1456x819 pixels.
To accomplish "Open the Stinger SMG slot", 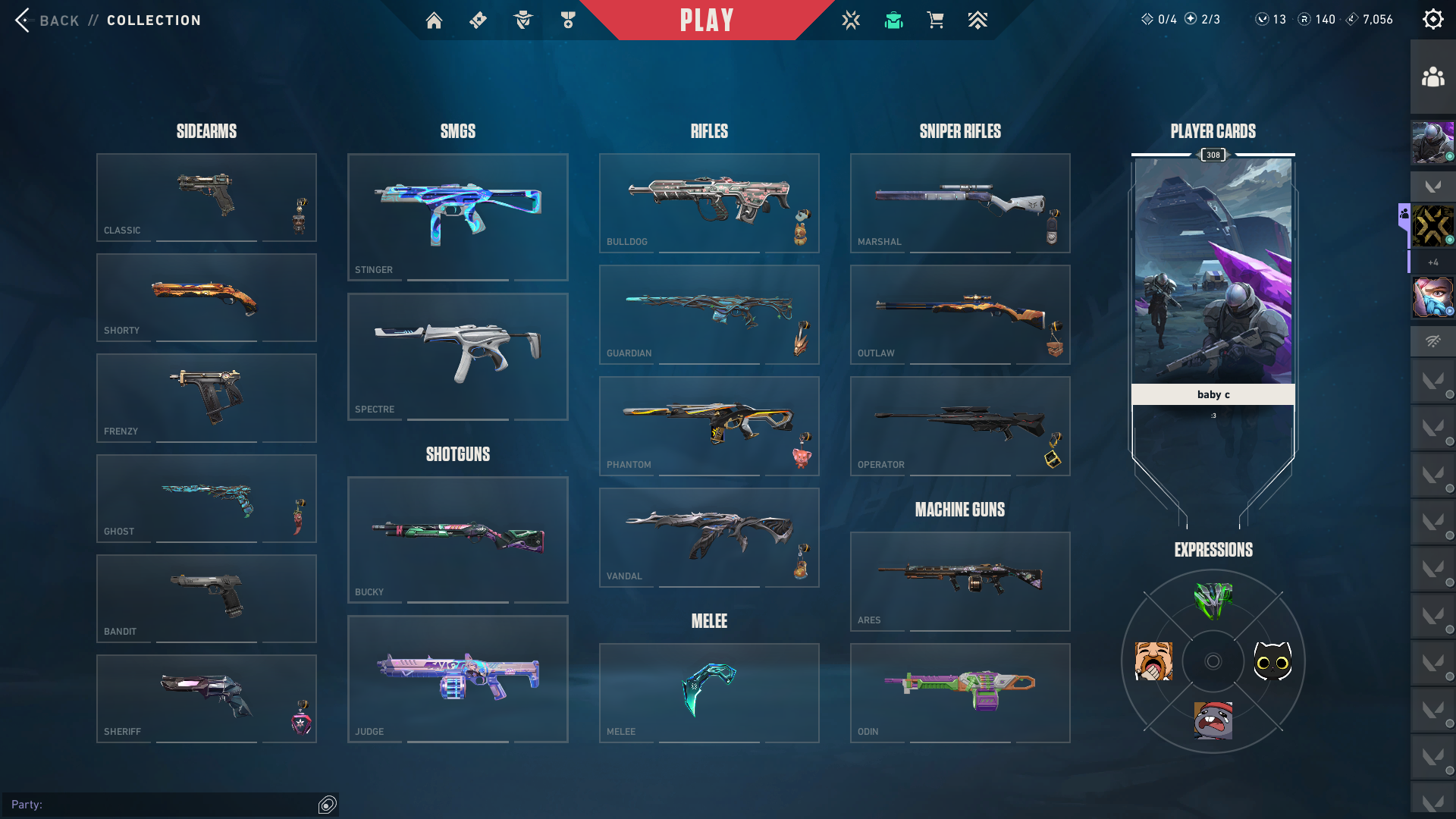I will click(457, 217).
